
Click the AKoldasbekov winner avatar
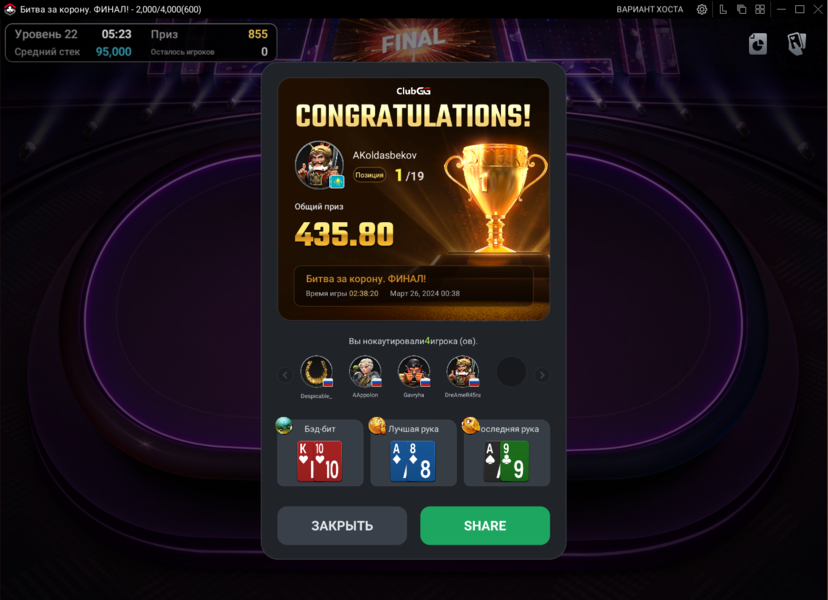point(319,165)
